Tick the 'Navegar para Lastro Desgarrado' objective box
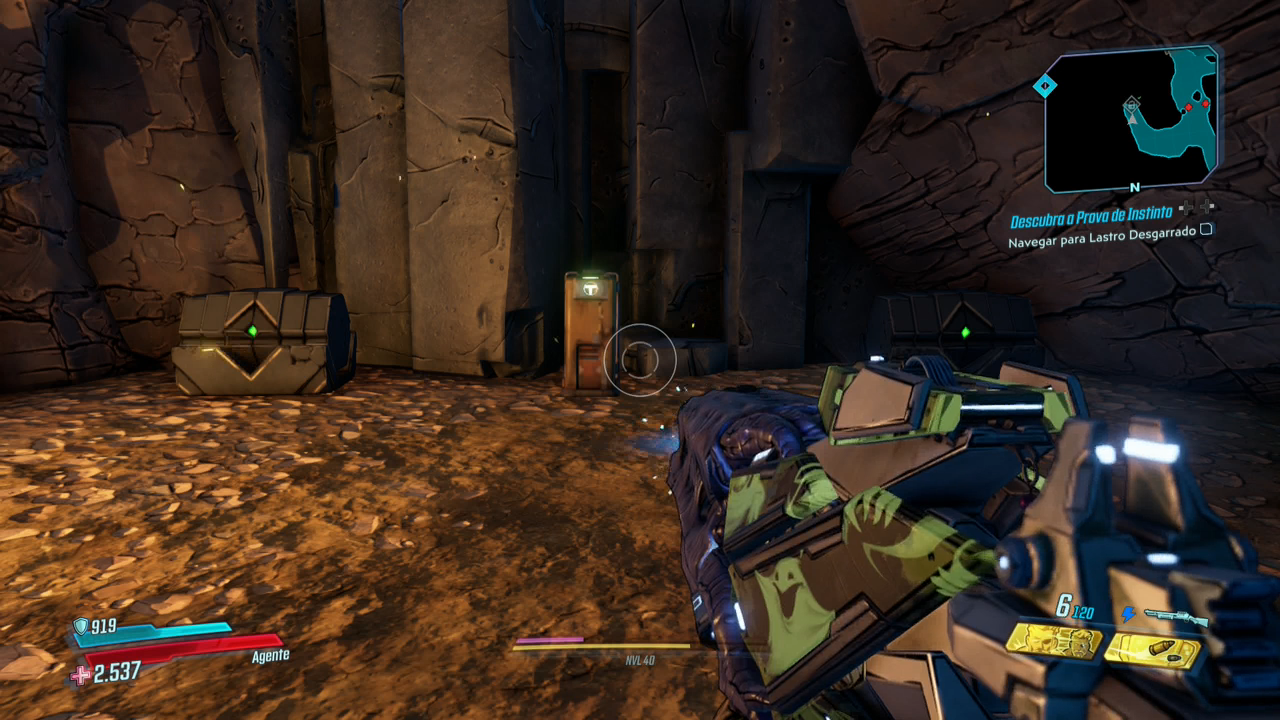1280x720 pixels. tap(1206, 229)
